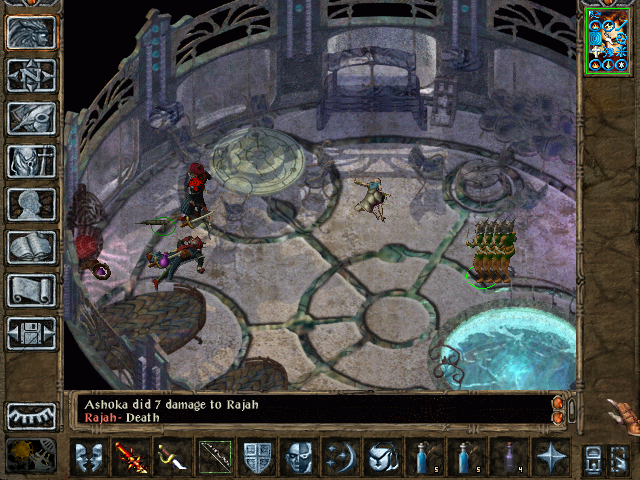Open the priest scroll screen

pos(31,290)
